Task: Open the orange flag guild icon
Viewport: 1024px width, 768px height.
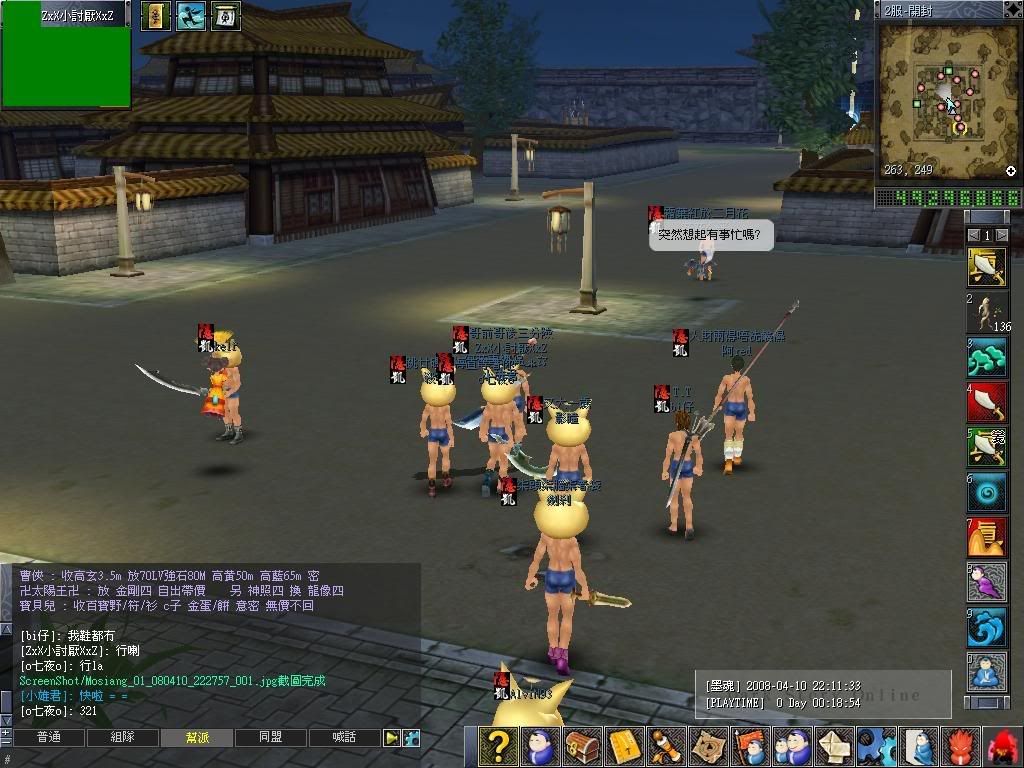Action: click(750, 747)
